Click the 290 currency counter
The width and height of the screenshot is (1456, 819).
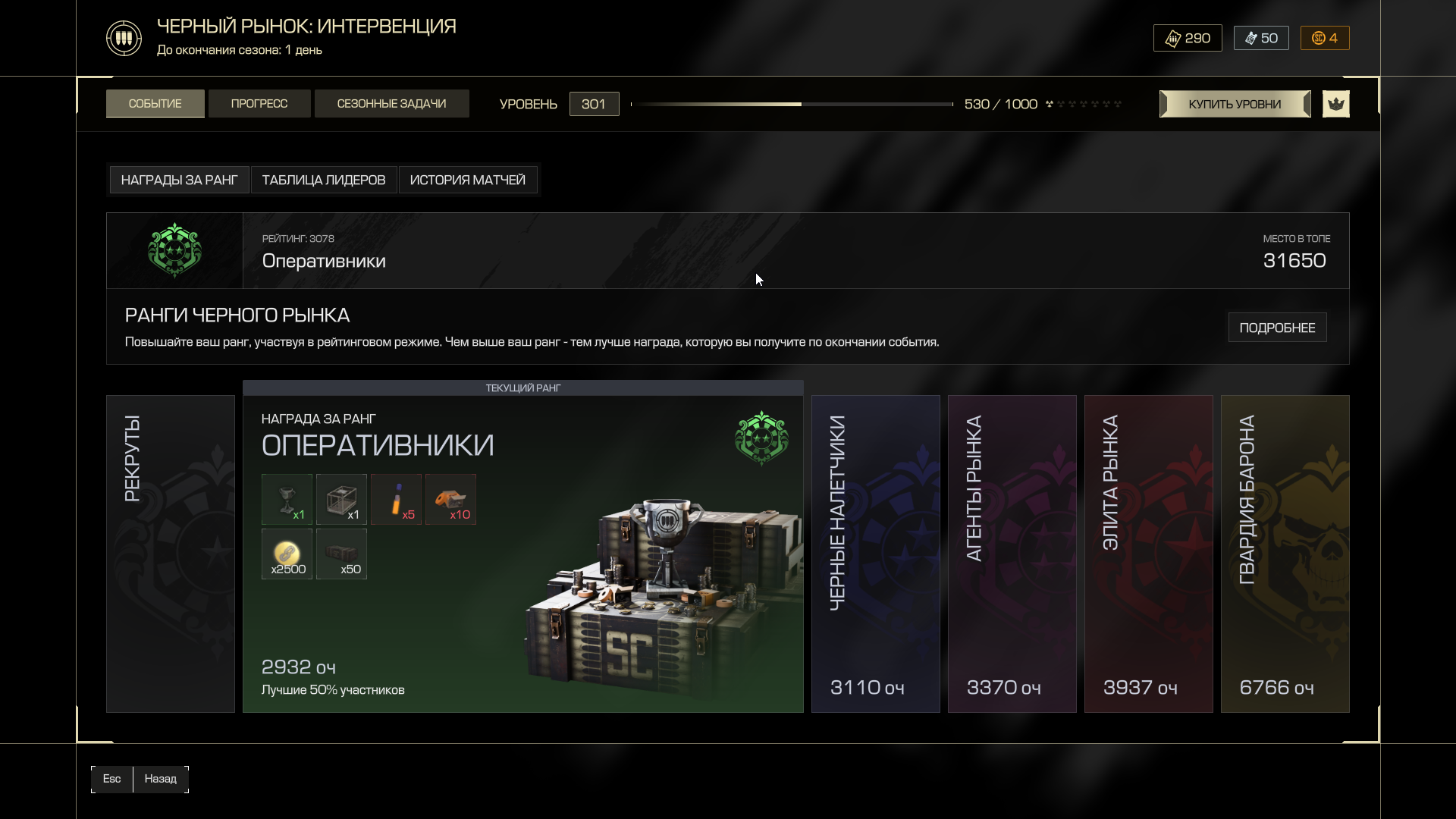(x=1188, y=38)
